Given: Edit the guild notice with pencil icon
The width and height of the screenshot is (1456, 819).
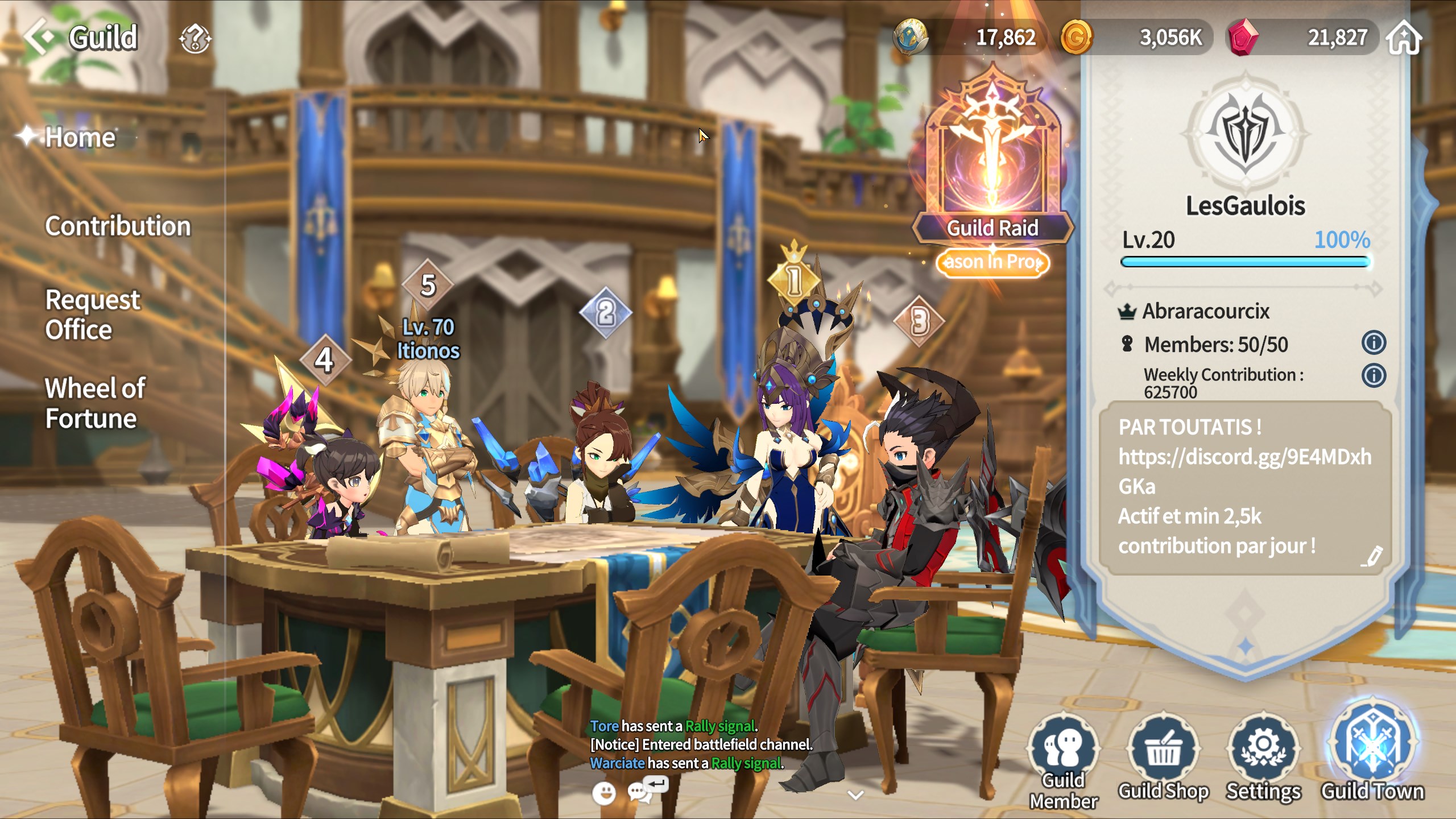Looking at the screenshot, I should click(x=1372, y=556).
